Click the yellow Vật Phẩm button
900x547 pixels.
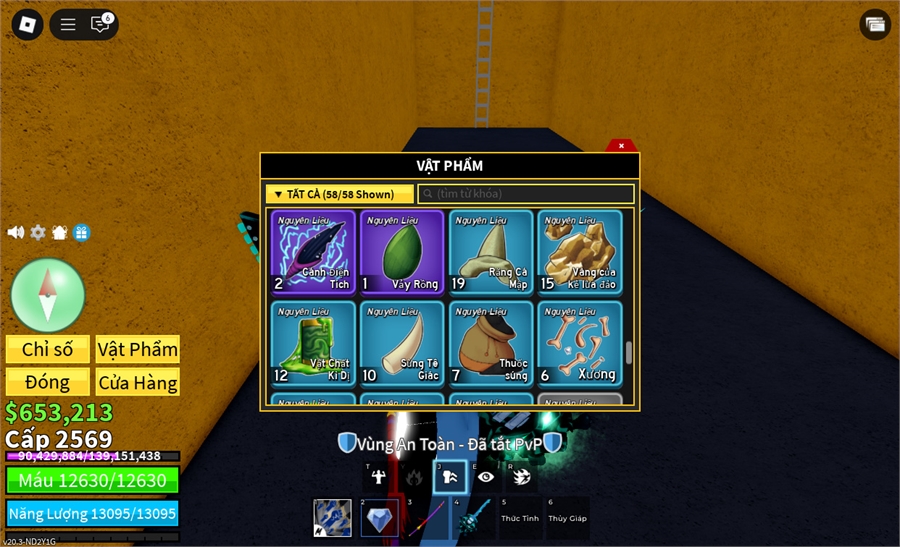(138, 349)
